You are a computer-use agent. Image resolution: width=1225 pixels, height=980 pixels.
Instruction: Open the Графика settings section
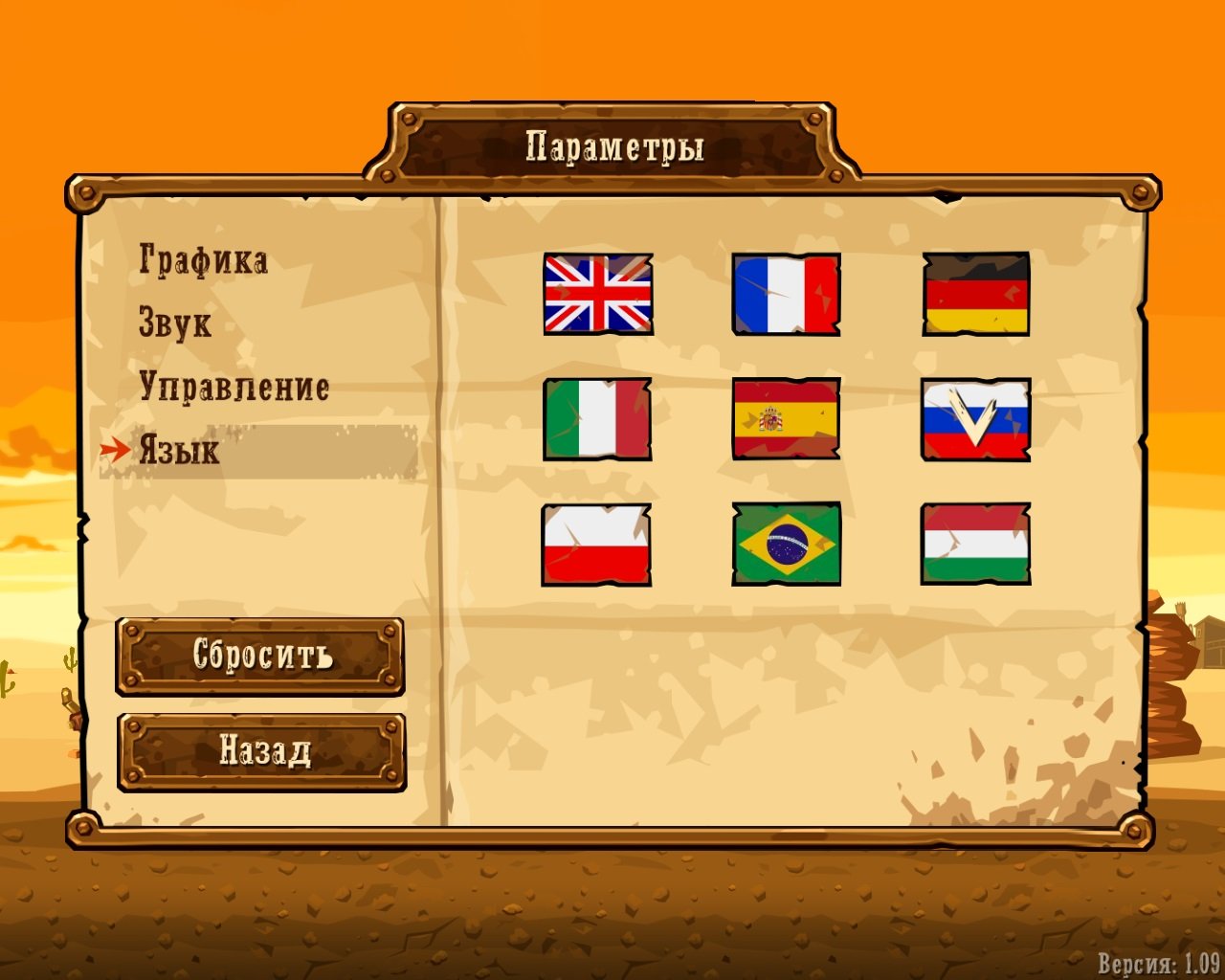[202, 258]
